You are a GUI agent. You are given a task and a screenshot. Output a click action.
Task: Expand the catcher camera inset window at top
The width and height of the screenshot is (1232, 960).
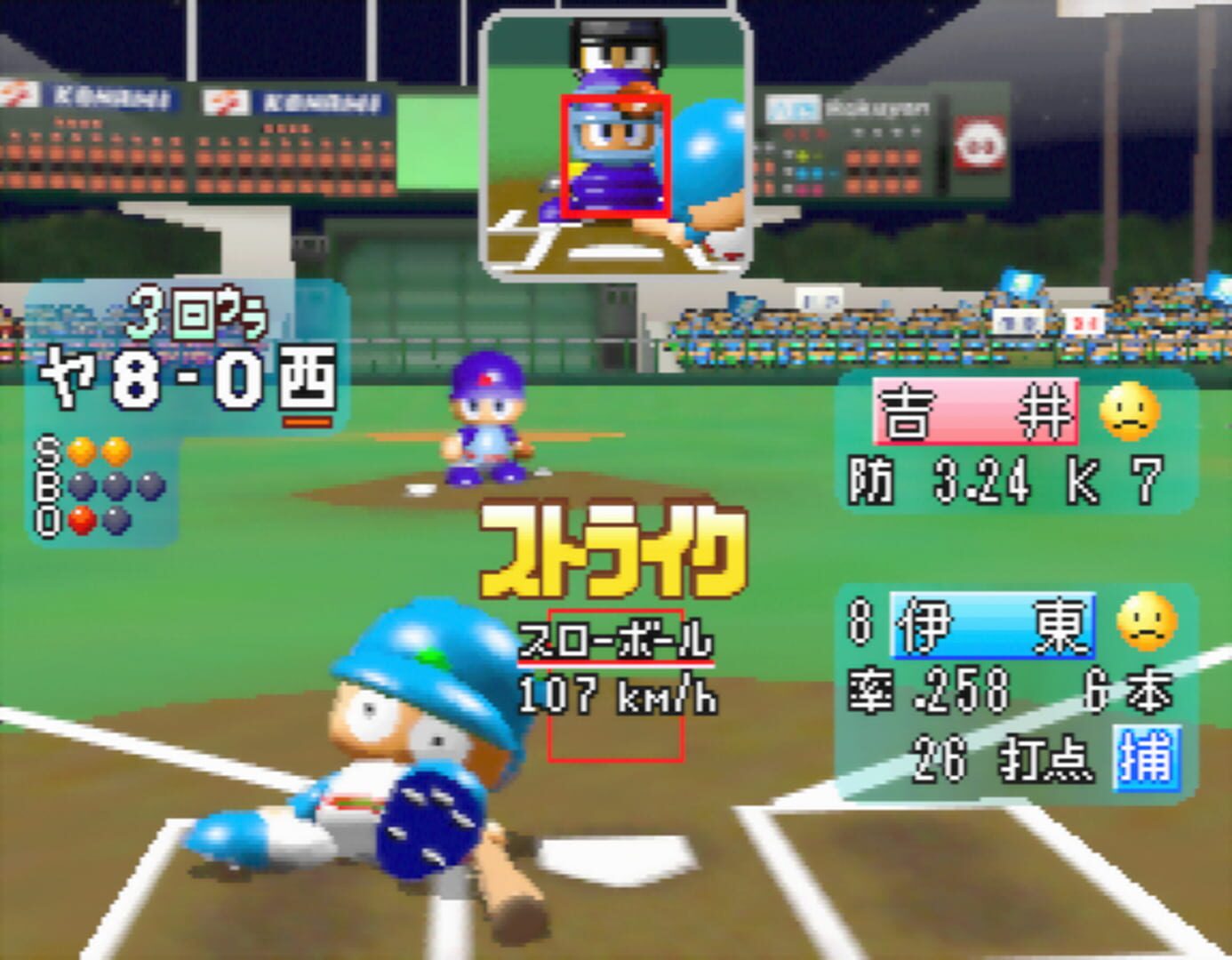coord(615,142)
